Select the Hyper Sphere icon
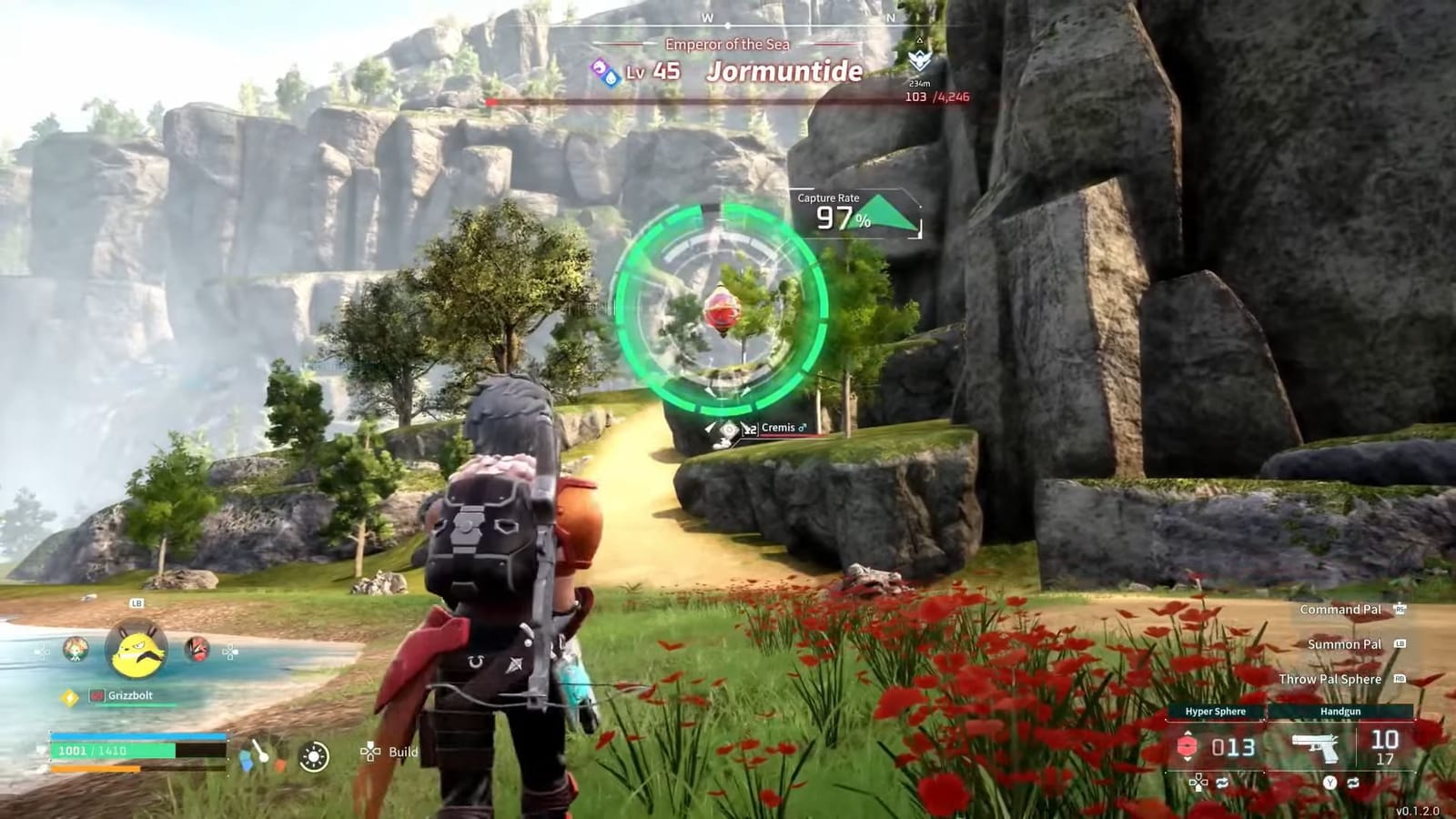 [x=1188, y=745]
